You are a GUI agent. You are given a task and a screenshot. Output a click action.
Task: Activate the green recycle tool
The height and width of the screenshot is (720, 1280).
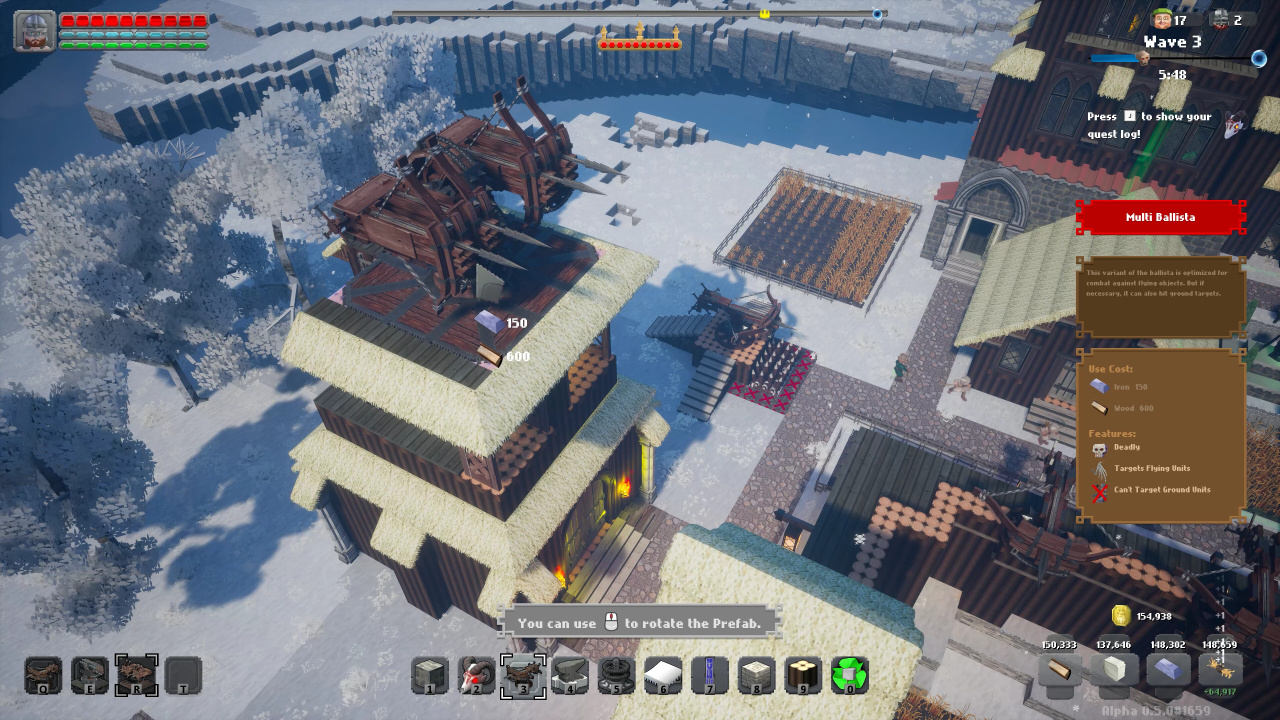850,675
